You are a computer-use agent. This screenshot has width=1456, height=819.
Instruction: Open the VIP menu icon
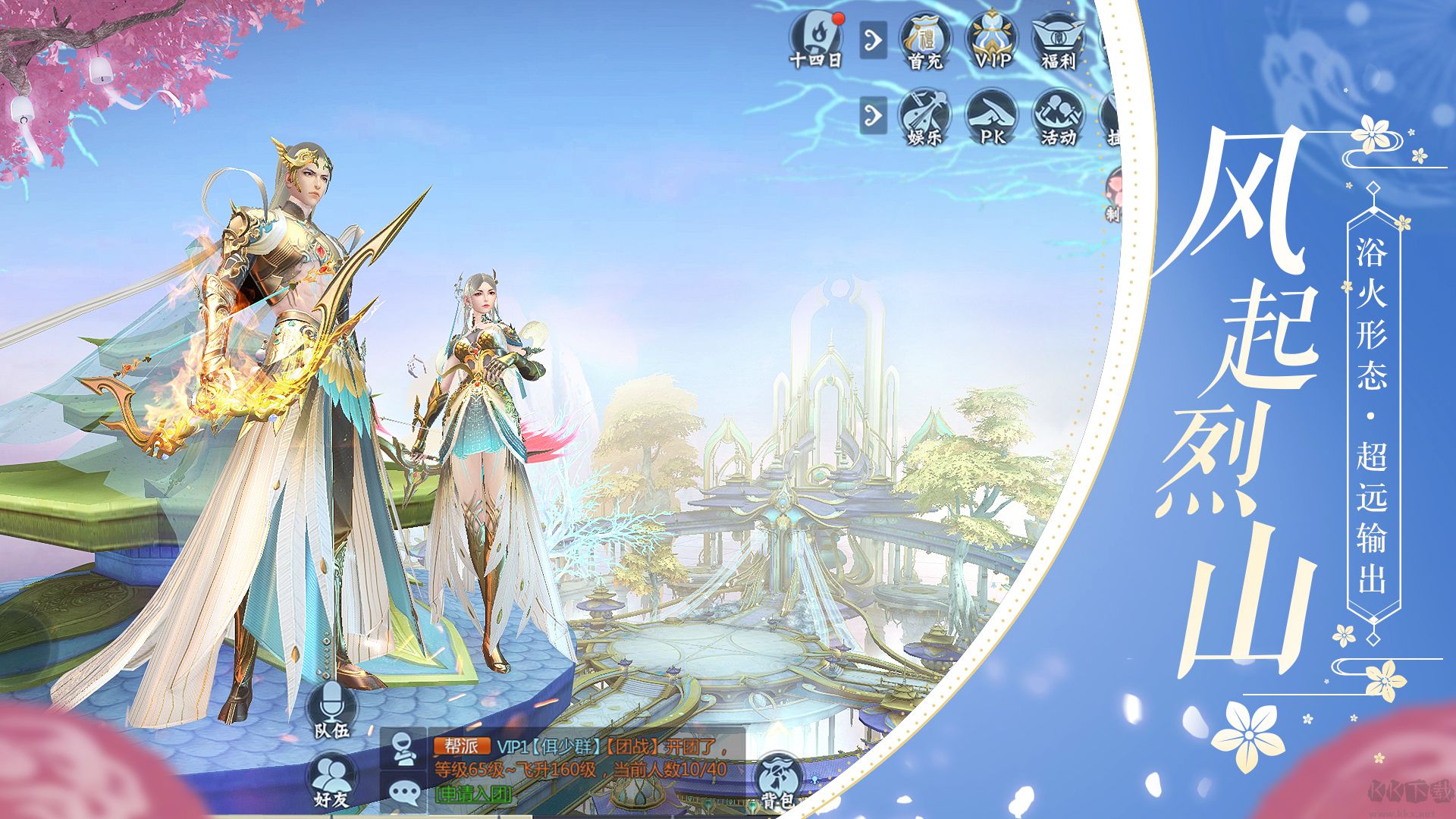click(992, 41)
